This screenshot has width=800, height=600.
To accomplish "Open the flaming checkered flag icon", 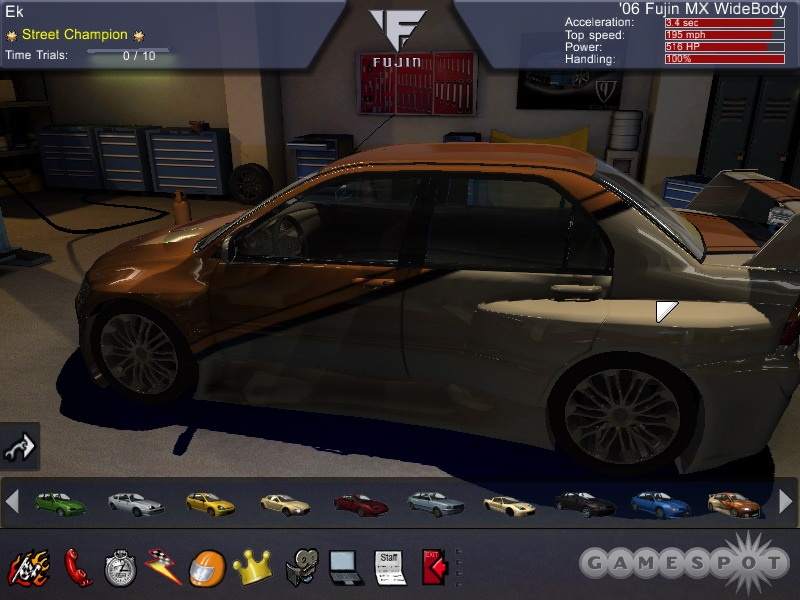I will click(28, 567).
